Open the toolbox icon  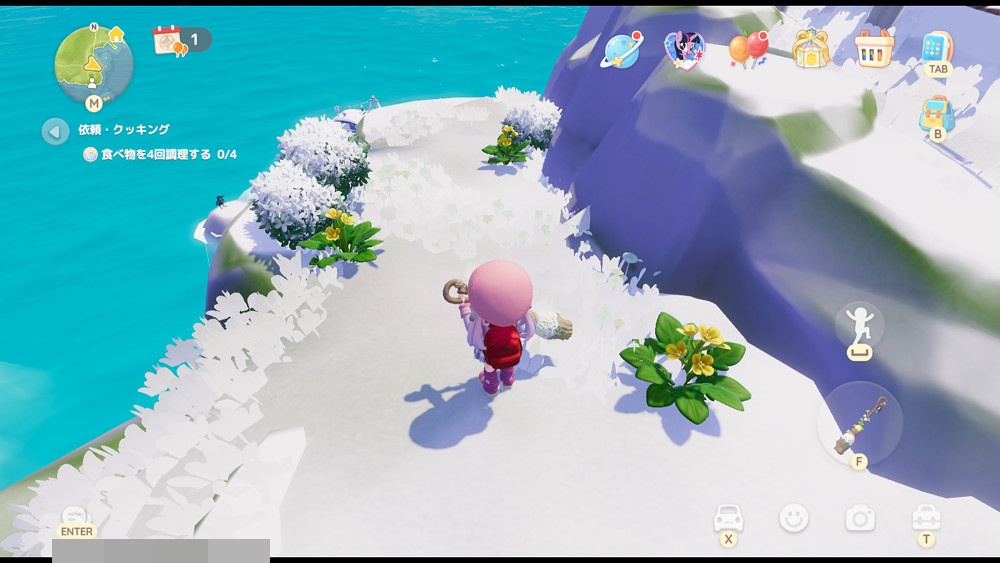[926, 518]
